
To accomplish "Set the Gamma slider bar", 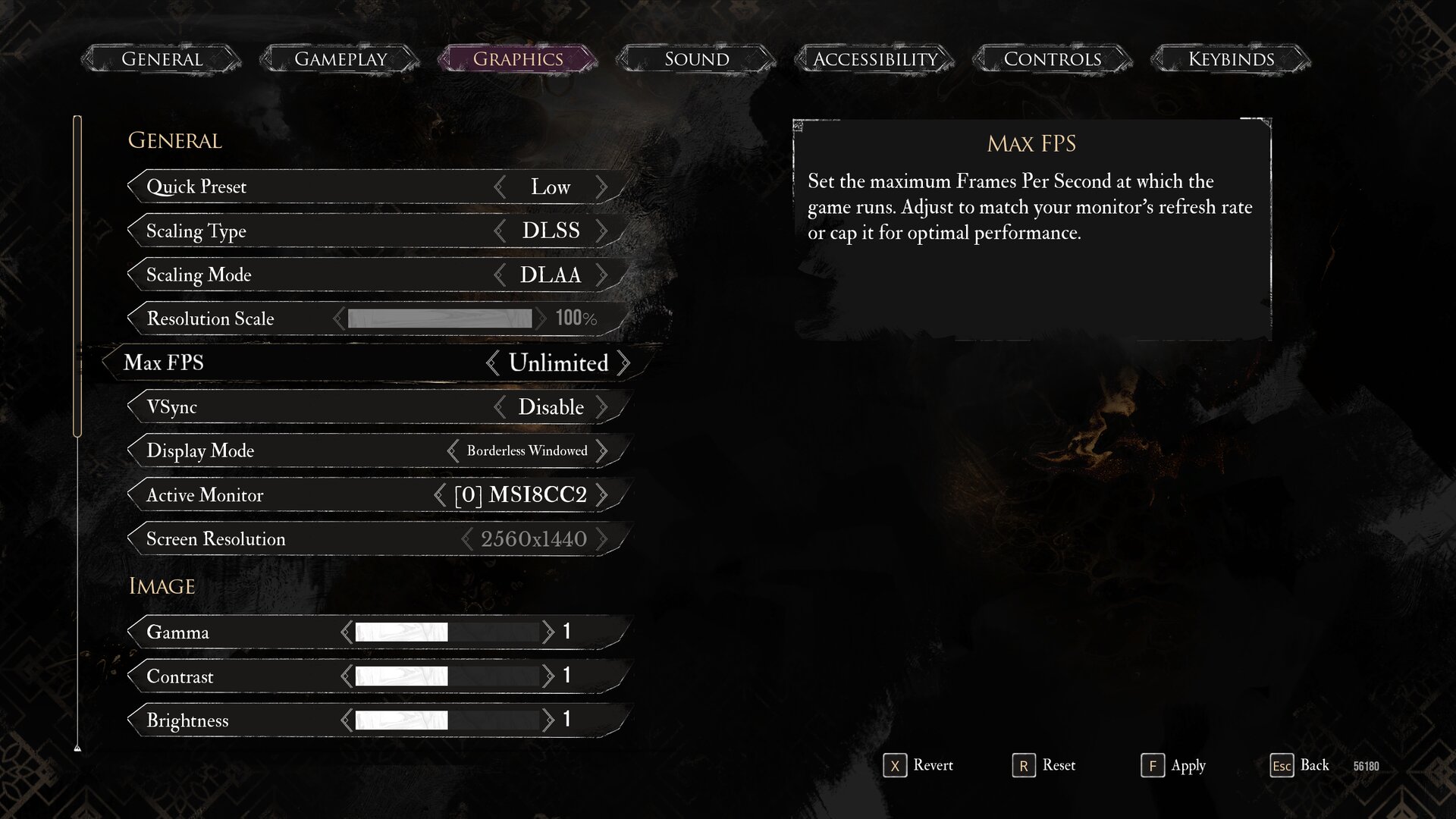I will tap(447, 632).
